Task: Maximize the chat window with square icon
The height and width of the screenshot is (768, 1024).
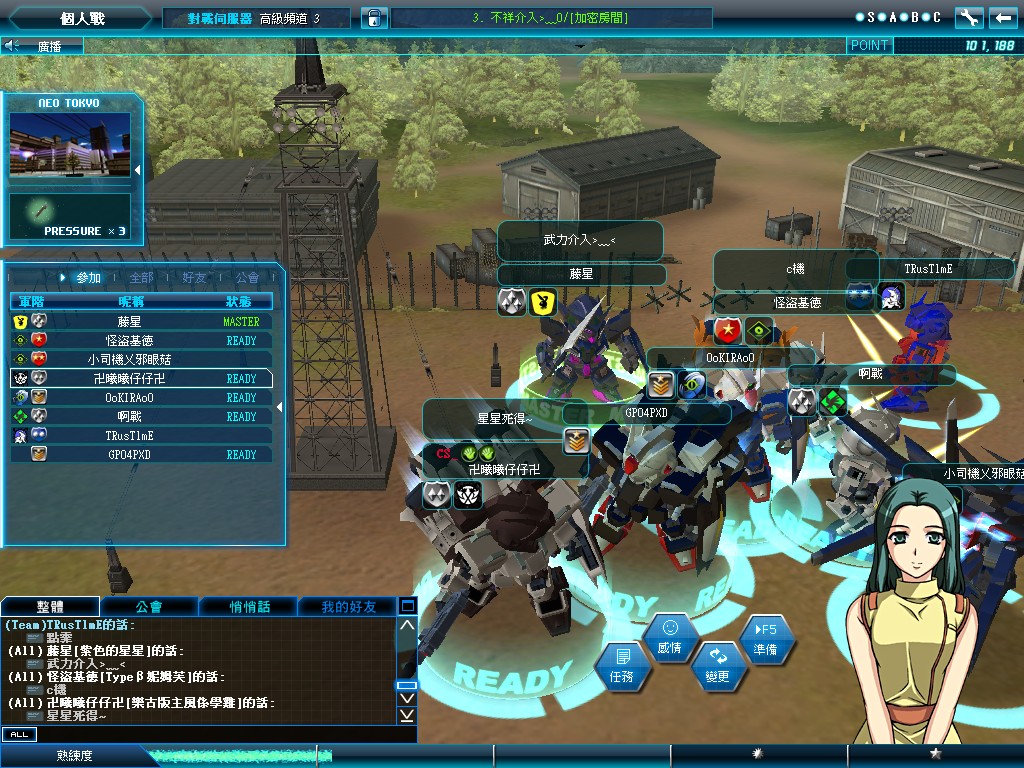Action: click(x=407, y=606)
